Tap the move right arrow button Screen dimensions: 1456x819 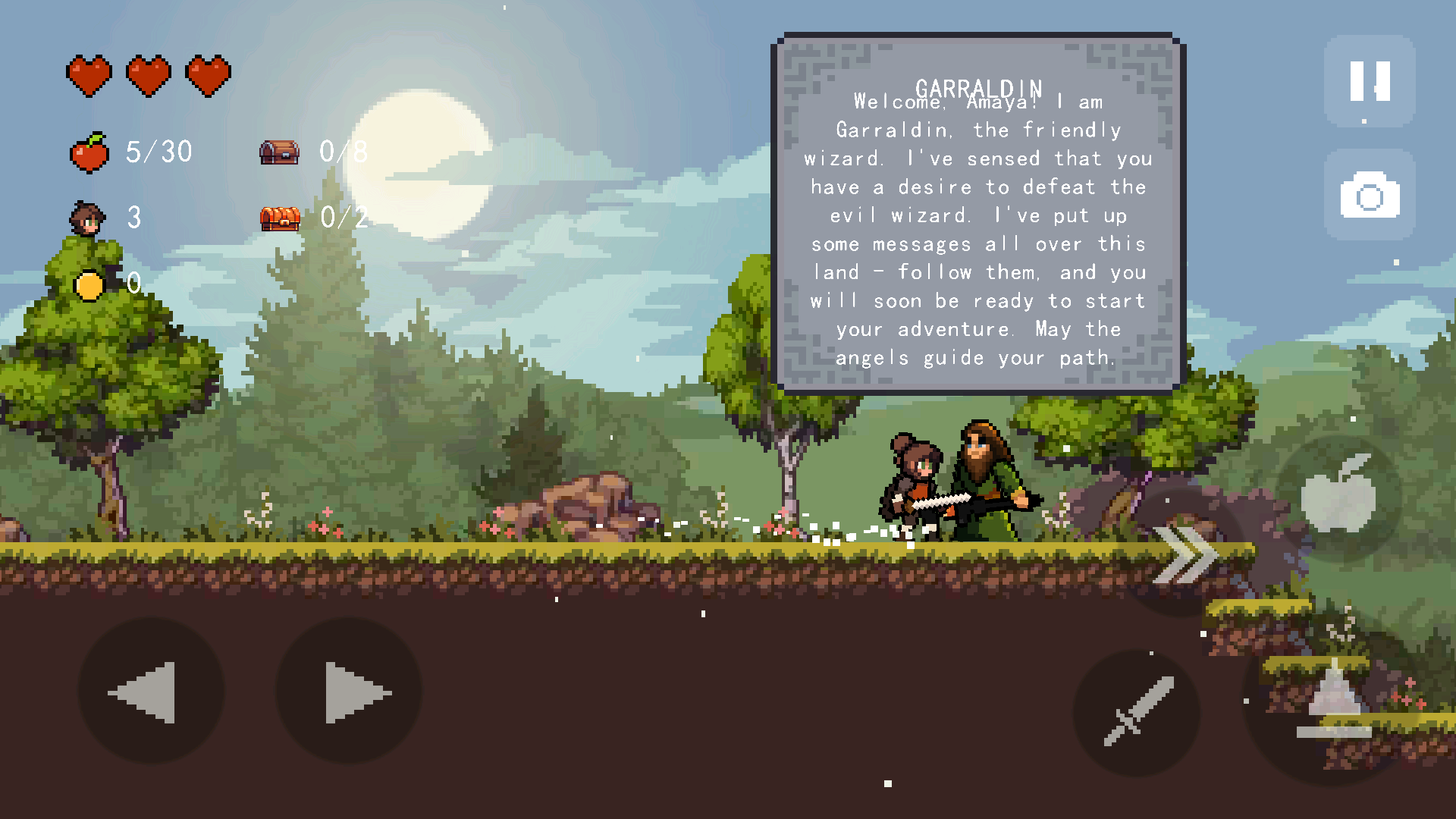pos(349,692)
